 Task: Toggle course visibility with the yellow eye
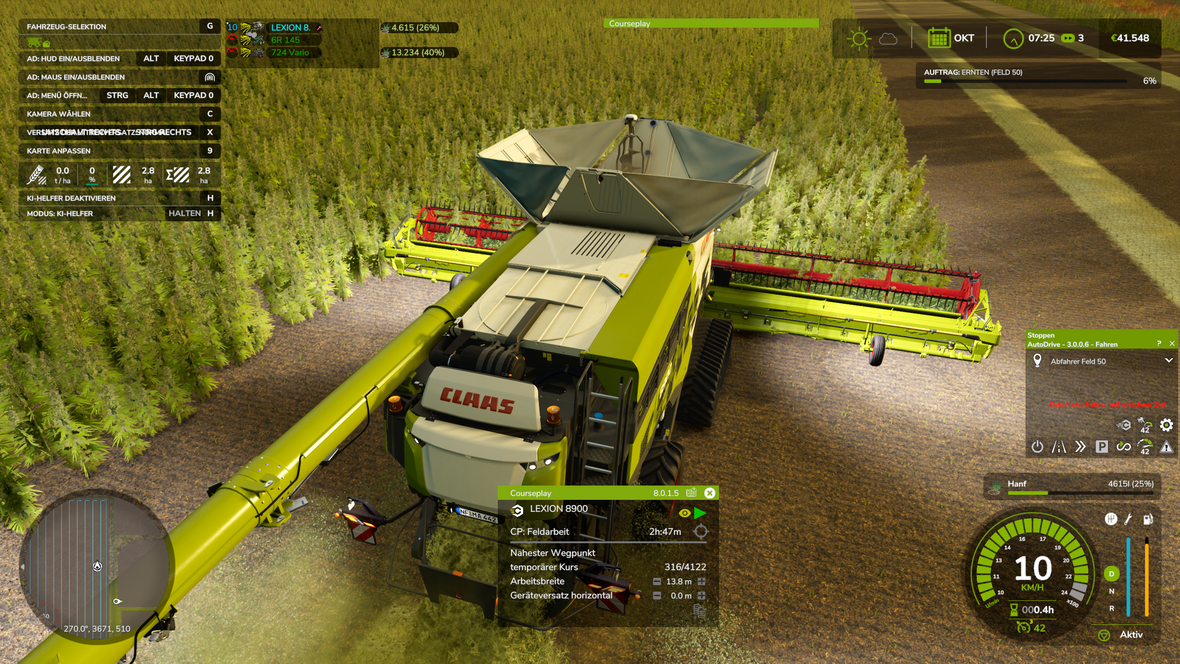click(685, 513)
